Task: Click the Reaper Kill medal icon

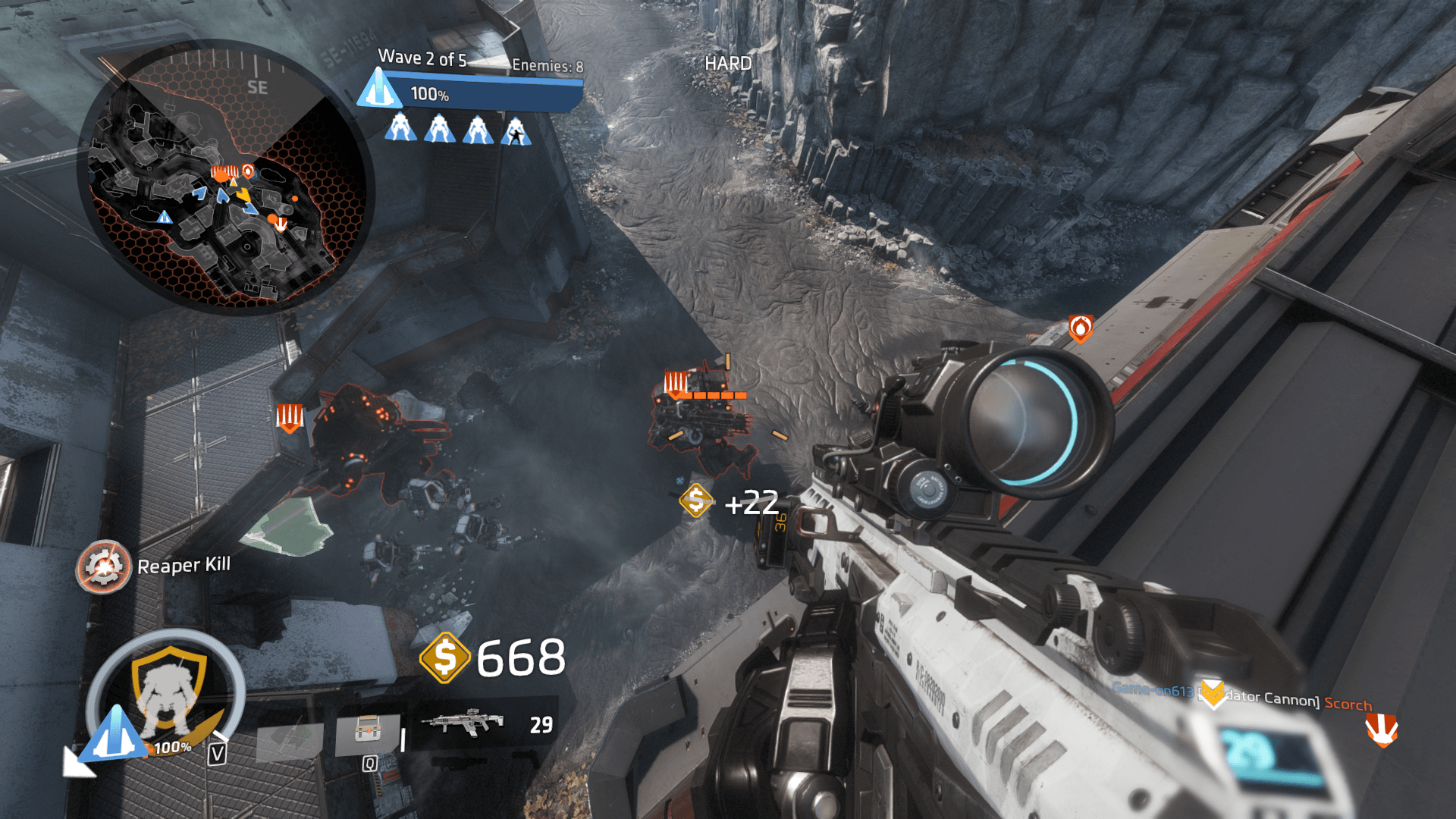Action: pyautogui.click(x=104, y=566)
